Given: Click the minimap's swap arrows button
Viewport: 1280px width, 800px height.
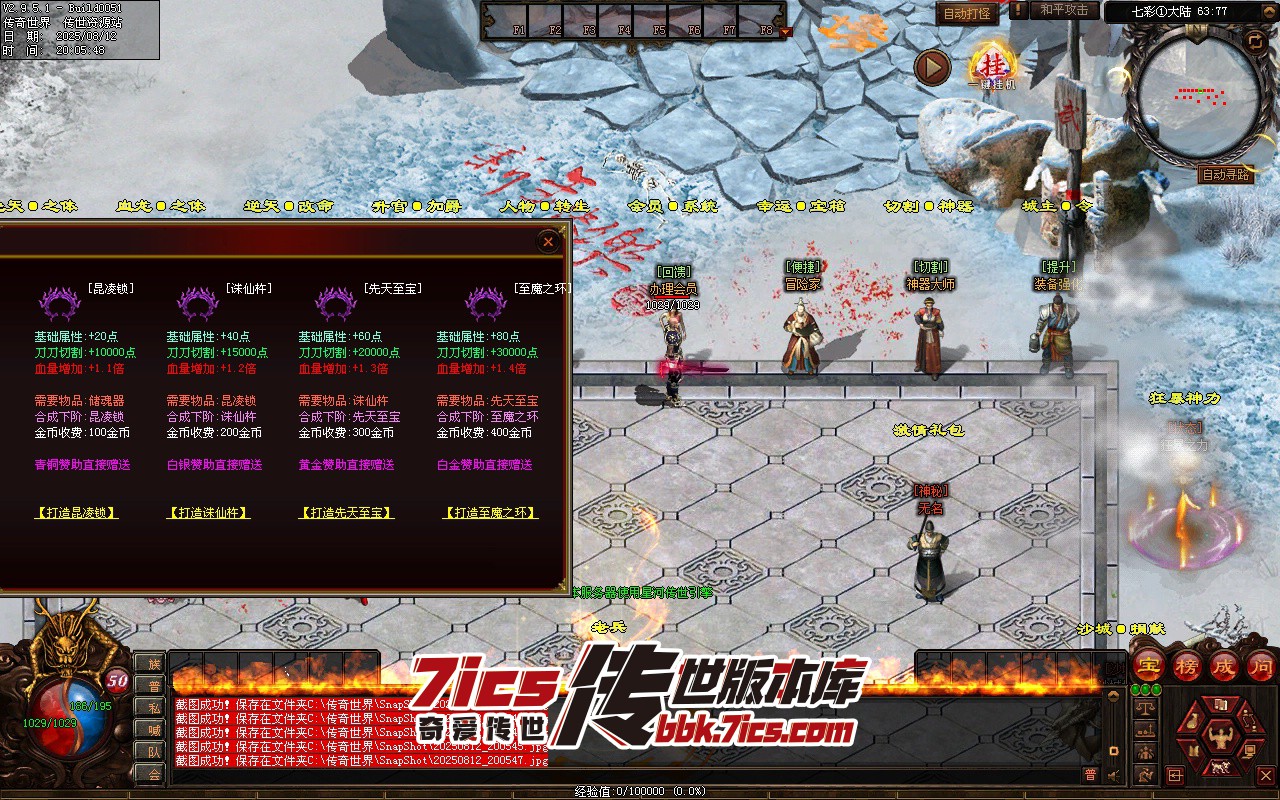Looking at the screenshot, I should click(1254, 41).
